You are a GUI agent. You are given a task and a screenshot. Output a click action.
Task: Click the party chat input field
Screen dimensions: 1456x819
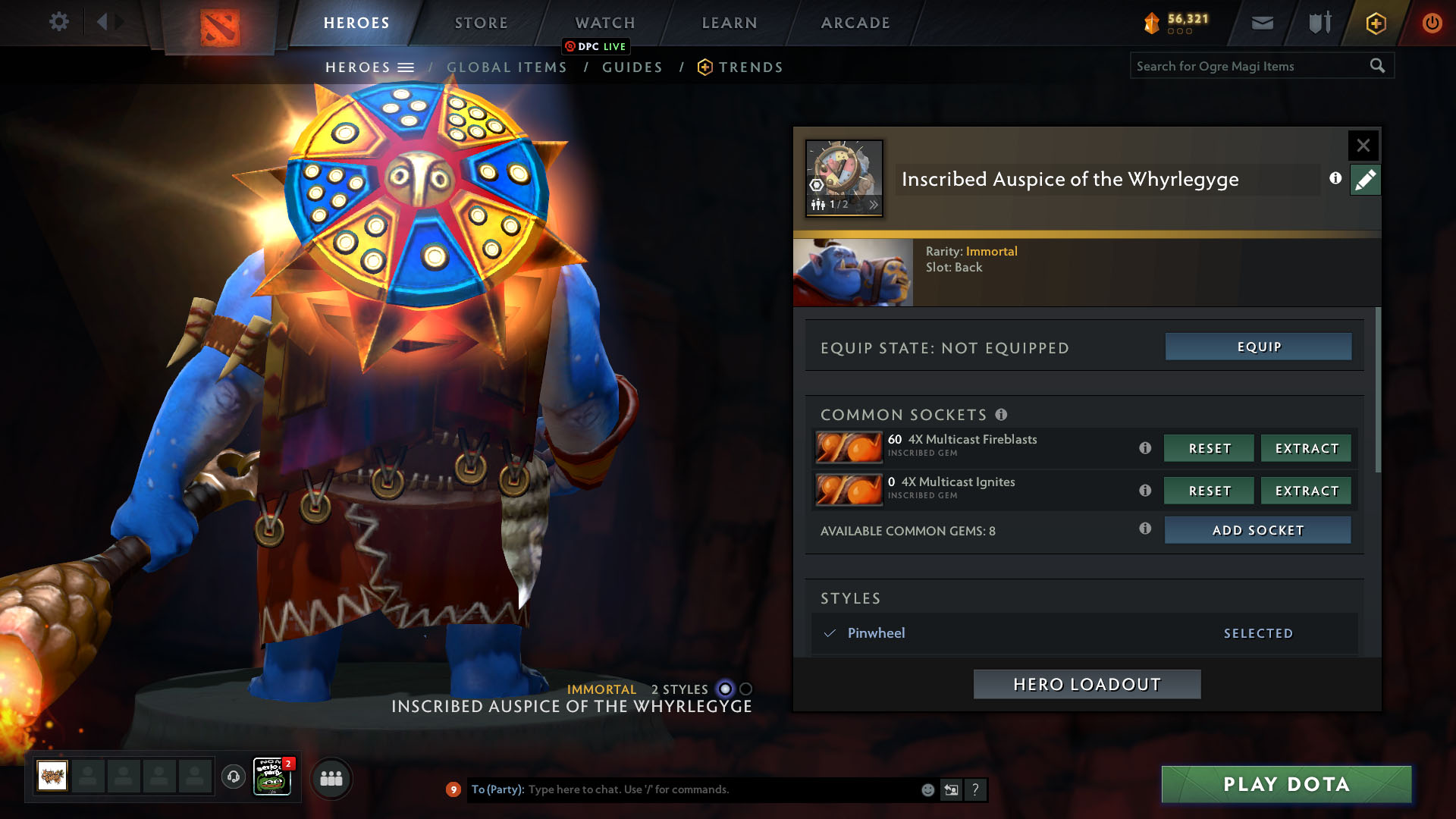[720, 789]
